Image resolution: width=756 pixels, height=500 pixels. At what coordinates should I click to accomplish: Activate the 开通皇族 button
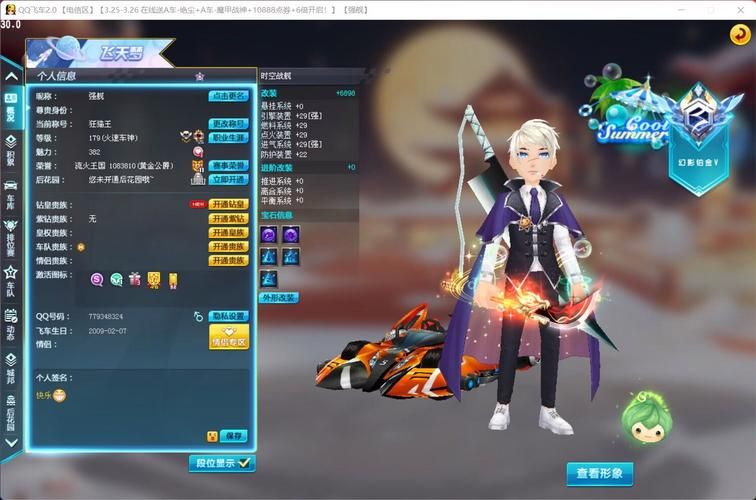(x=228, y=232)
